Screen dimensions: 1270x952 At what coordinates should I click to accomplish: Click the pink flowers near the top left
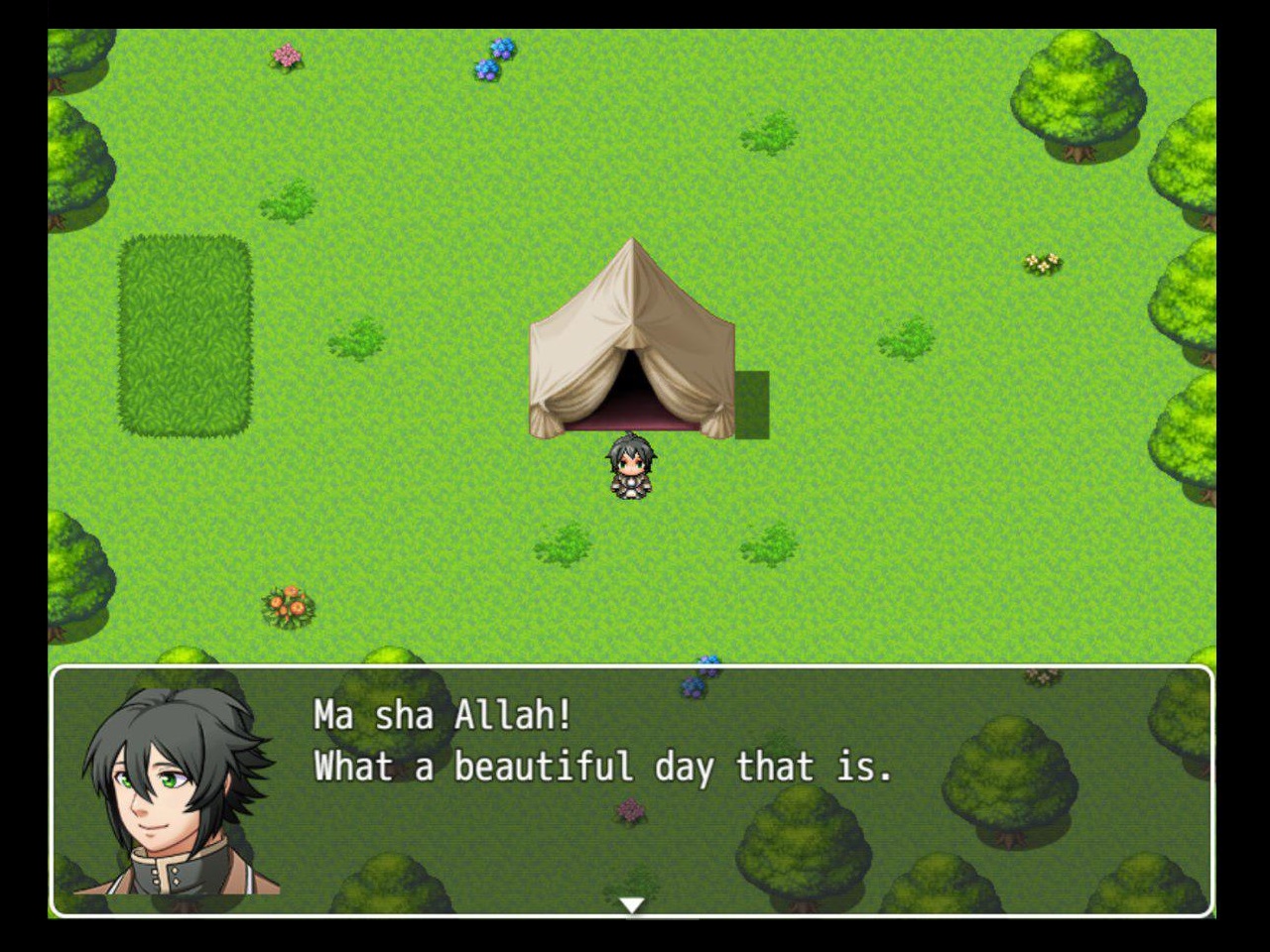point(286,55)
